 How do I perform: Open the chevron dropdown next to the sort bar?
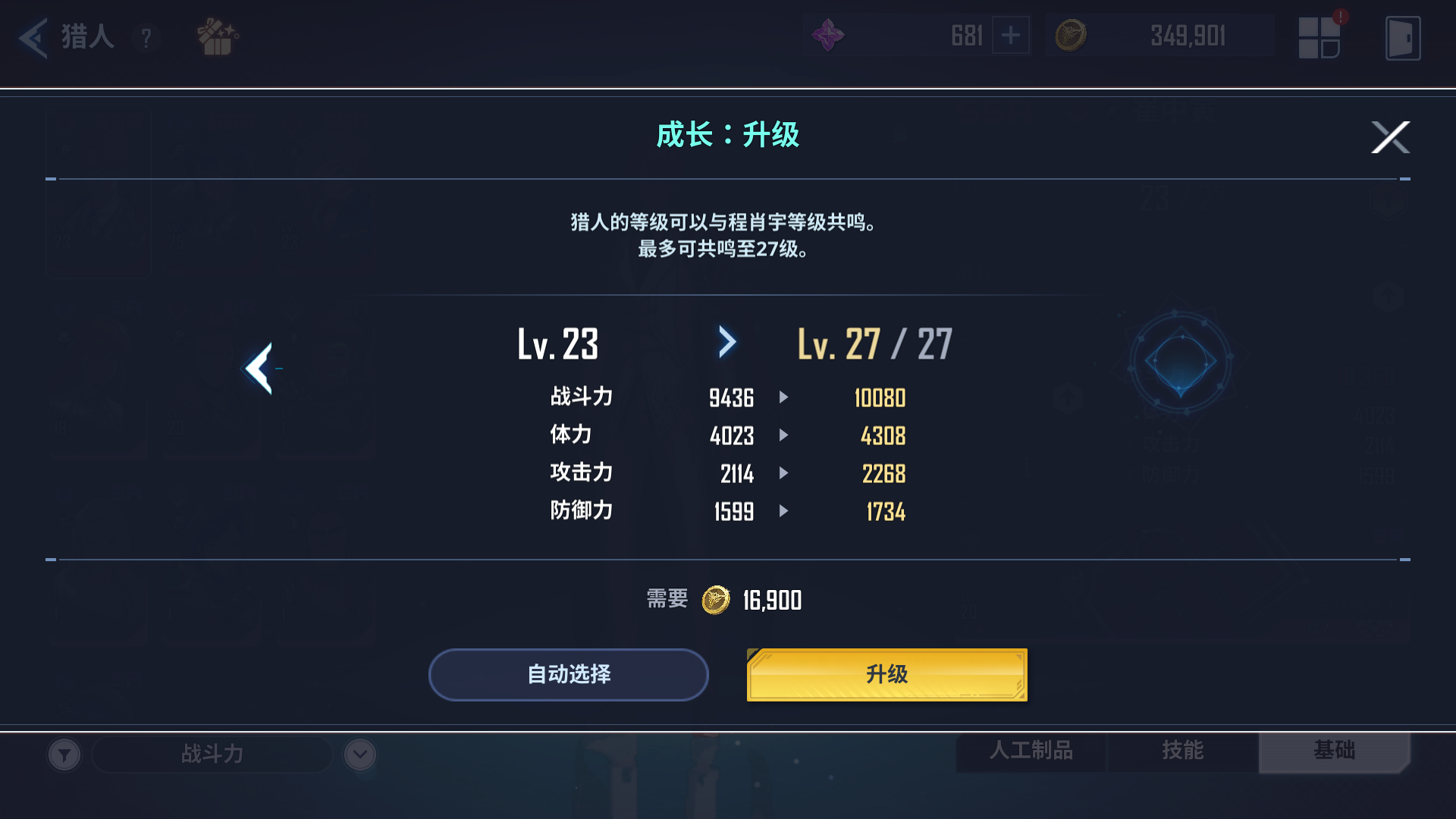359,755
